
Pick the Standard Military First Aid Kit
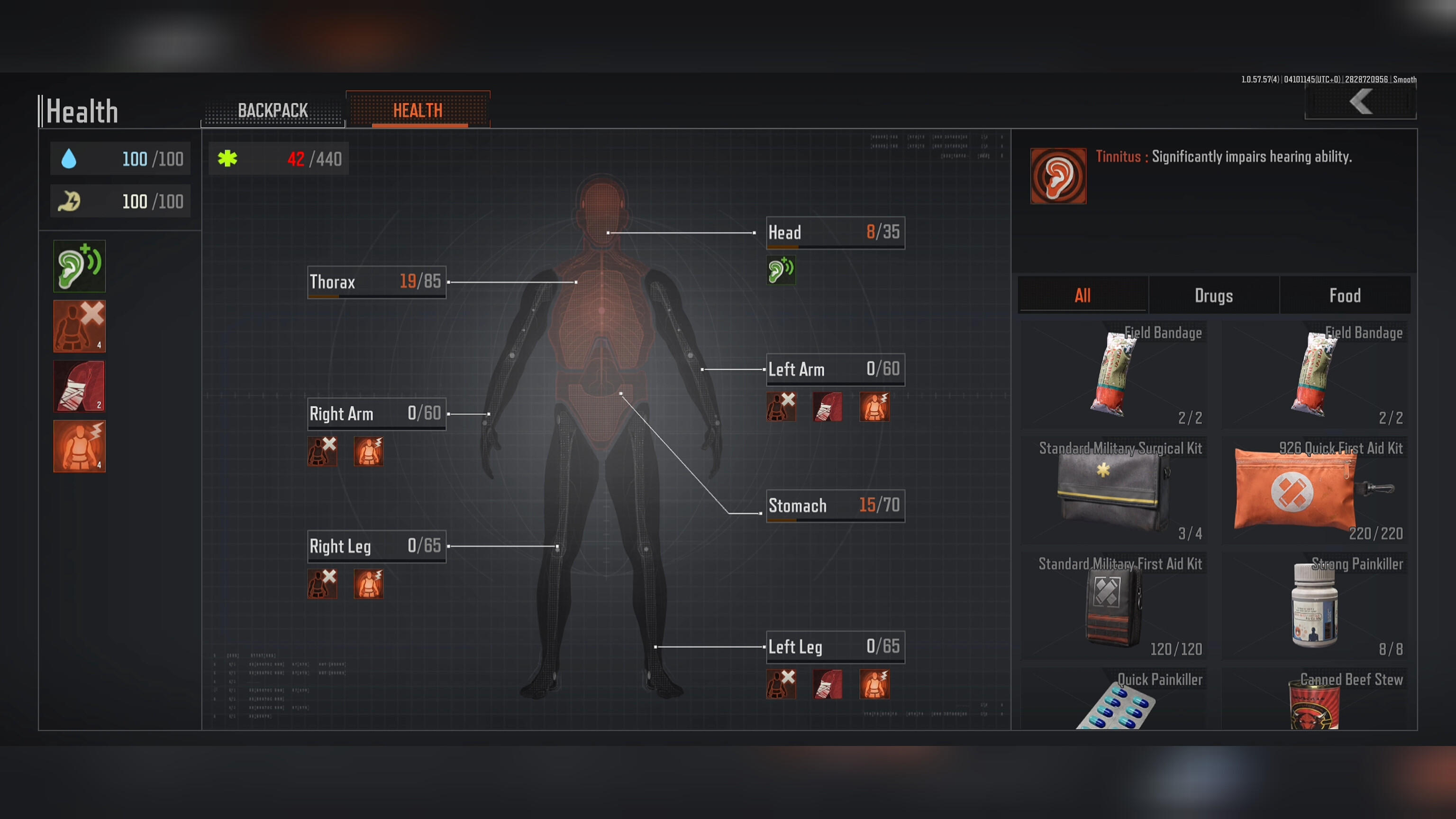(1114, 606)
